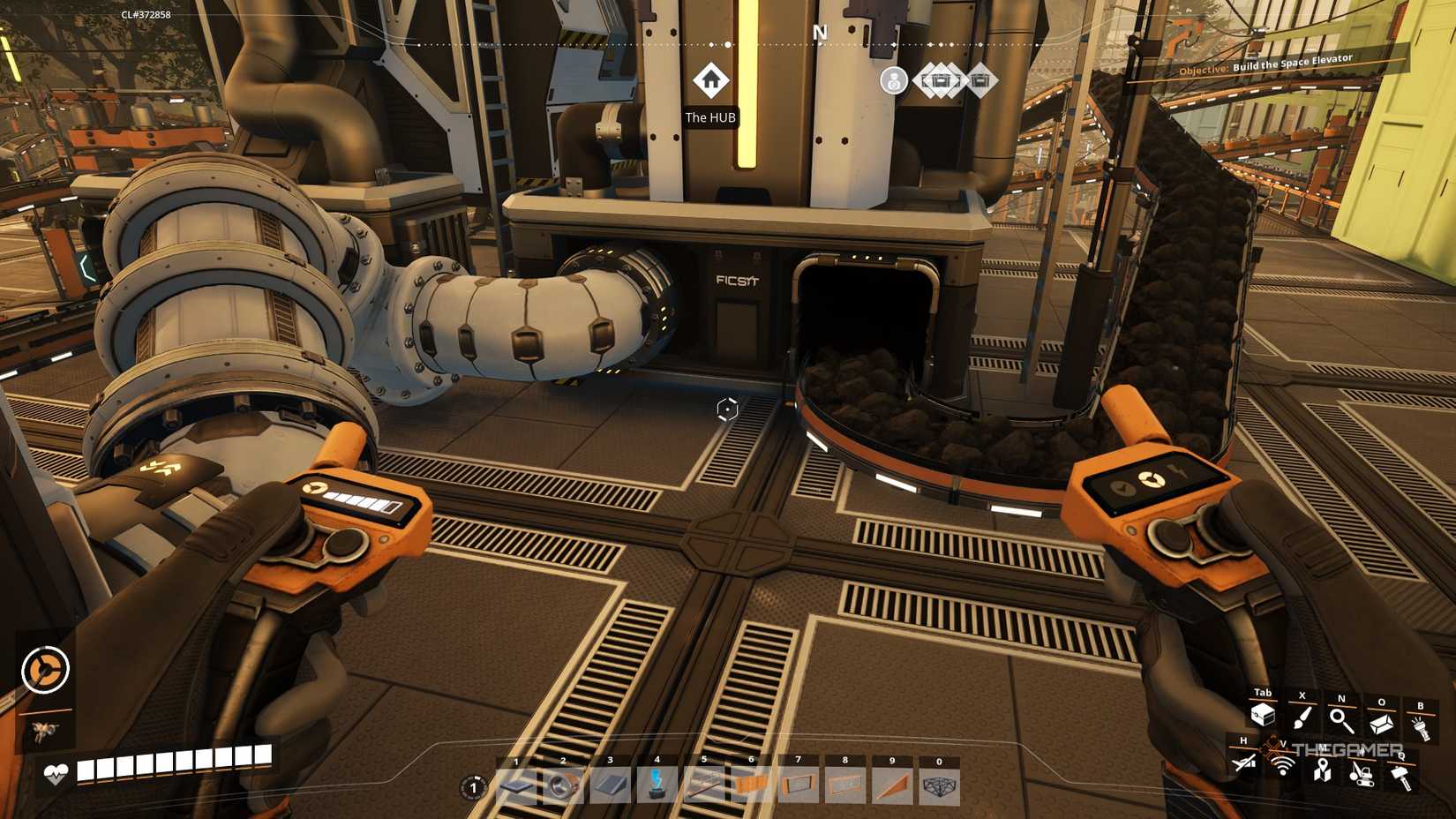Select the Build Gun hammer icon
Image resolution: width=1456 pixels, height=819 pixels.
(x=1401, y=778)
